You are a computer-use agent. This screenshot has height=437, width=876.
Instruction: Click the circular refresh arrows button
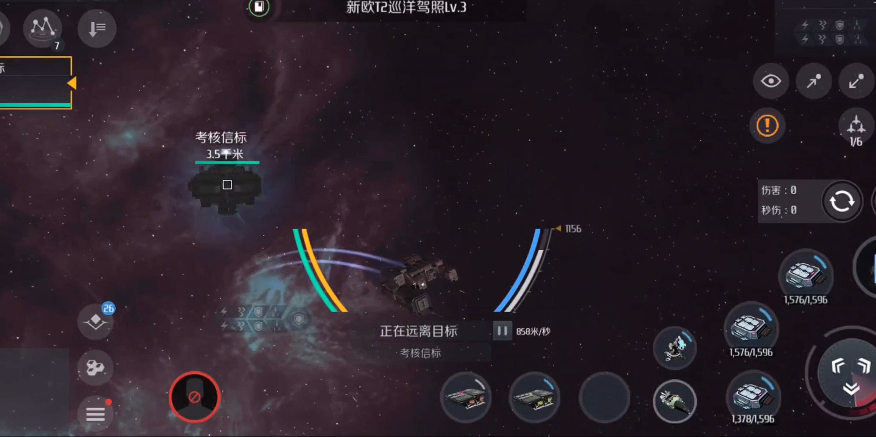(842, 201)
